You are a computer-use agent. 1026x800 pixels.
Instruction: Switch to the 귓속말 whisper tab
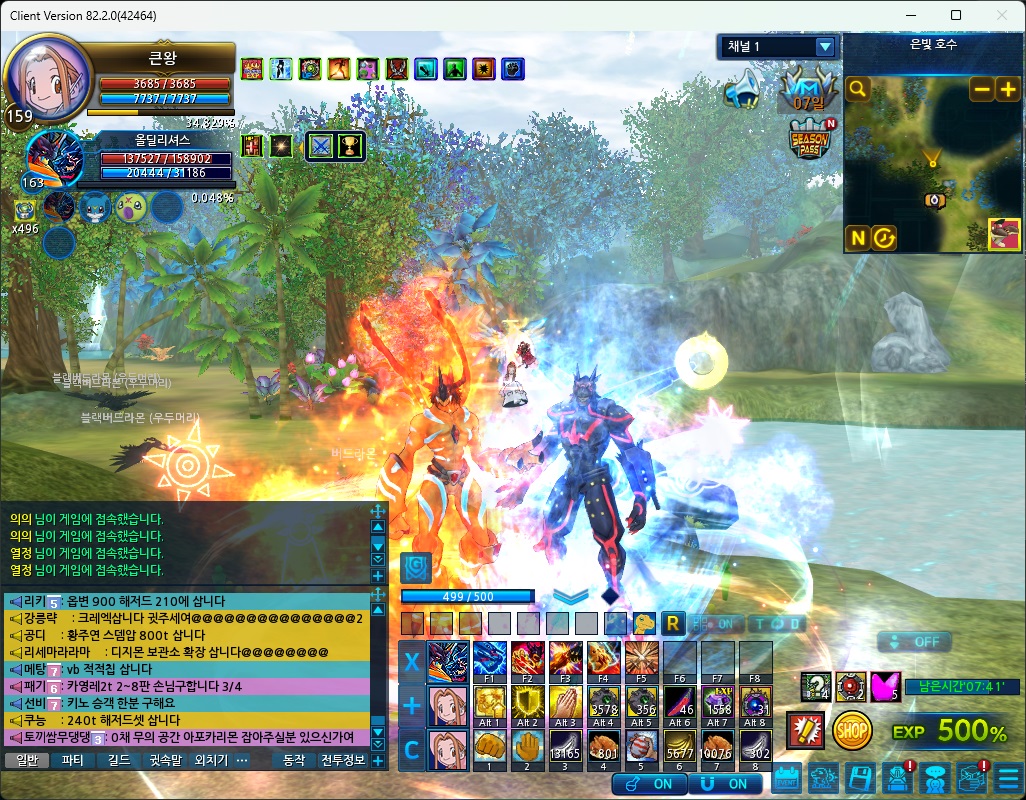click(164, 760)
